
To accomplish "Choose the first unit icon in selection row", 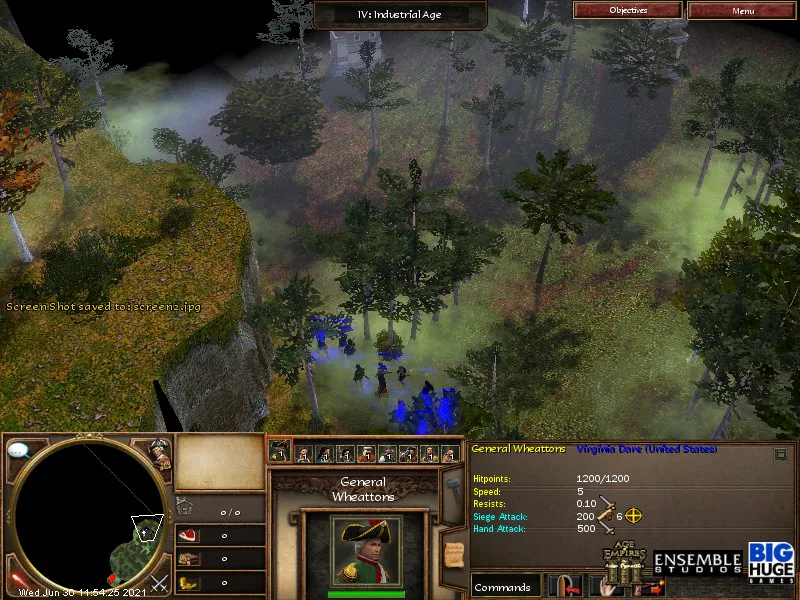I will (281, 454).
